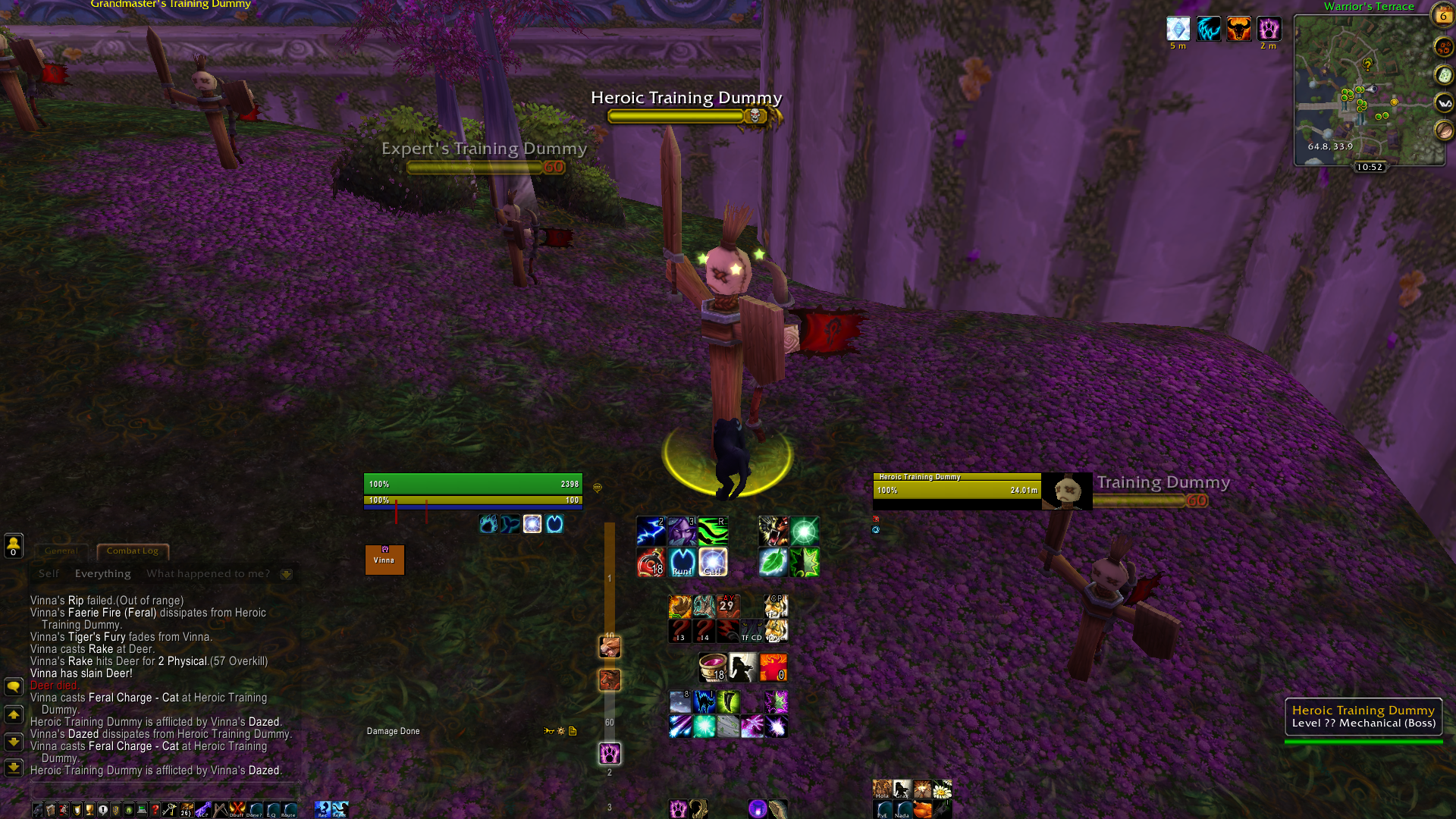The height and width of the screenshot is (819, 1456).
Task: Activate the green leaf ability icon
Action: click(773, 563)
